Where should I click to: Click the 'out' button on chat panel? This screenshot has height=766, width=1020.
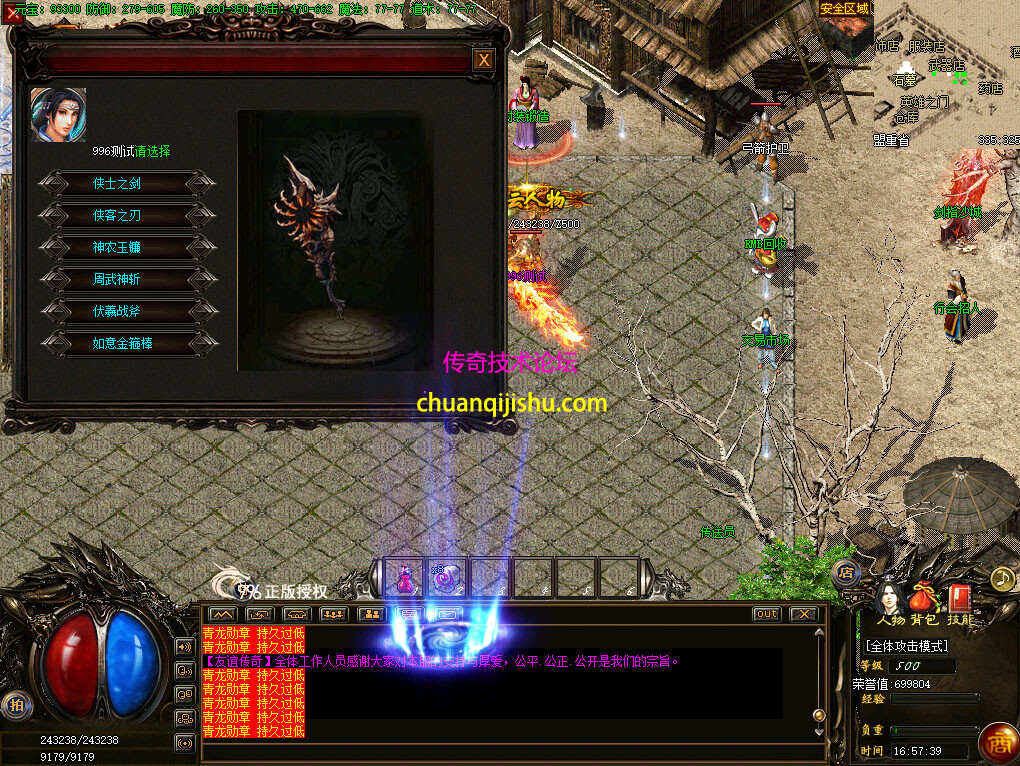767,613
